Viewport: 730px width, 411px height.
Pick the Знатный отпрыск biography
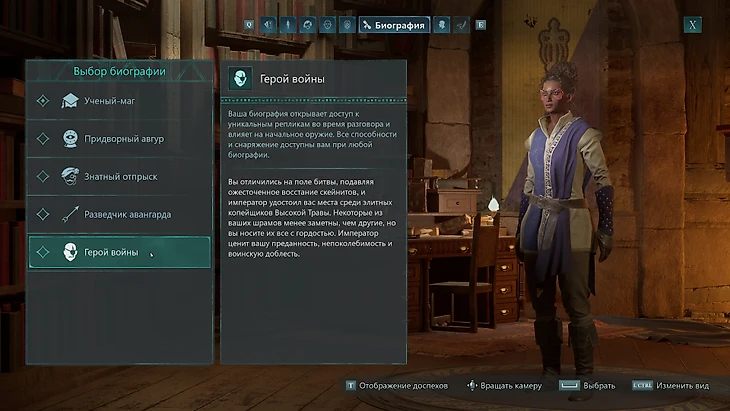point(119,176)
